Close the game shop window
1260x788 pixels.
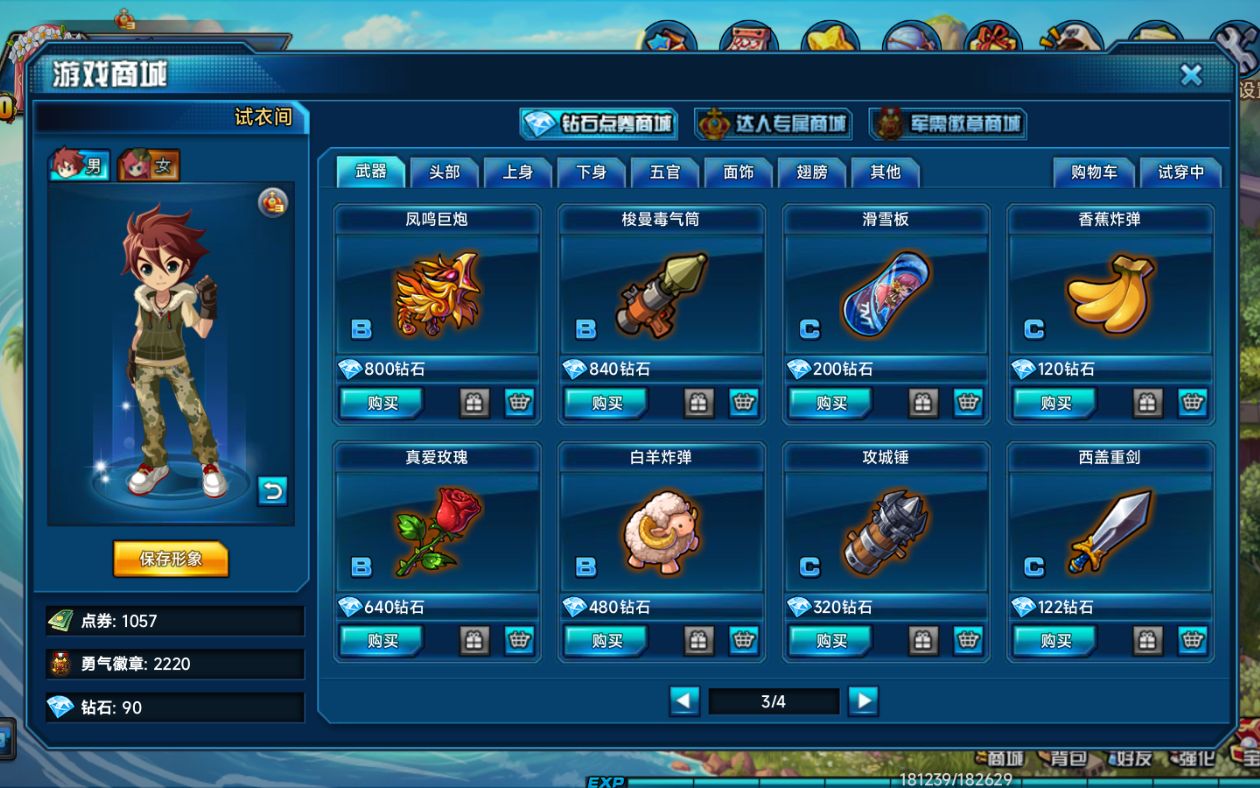(x=1191, y=75)
